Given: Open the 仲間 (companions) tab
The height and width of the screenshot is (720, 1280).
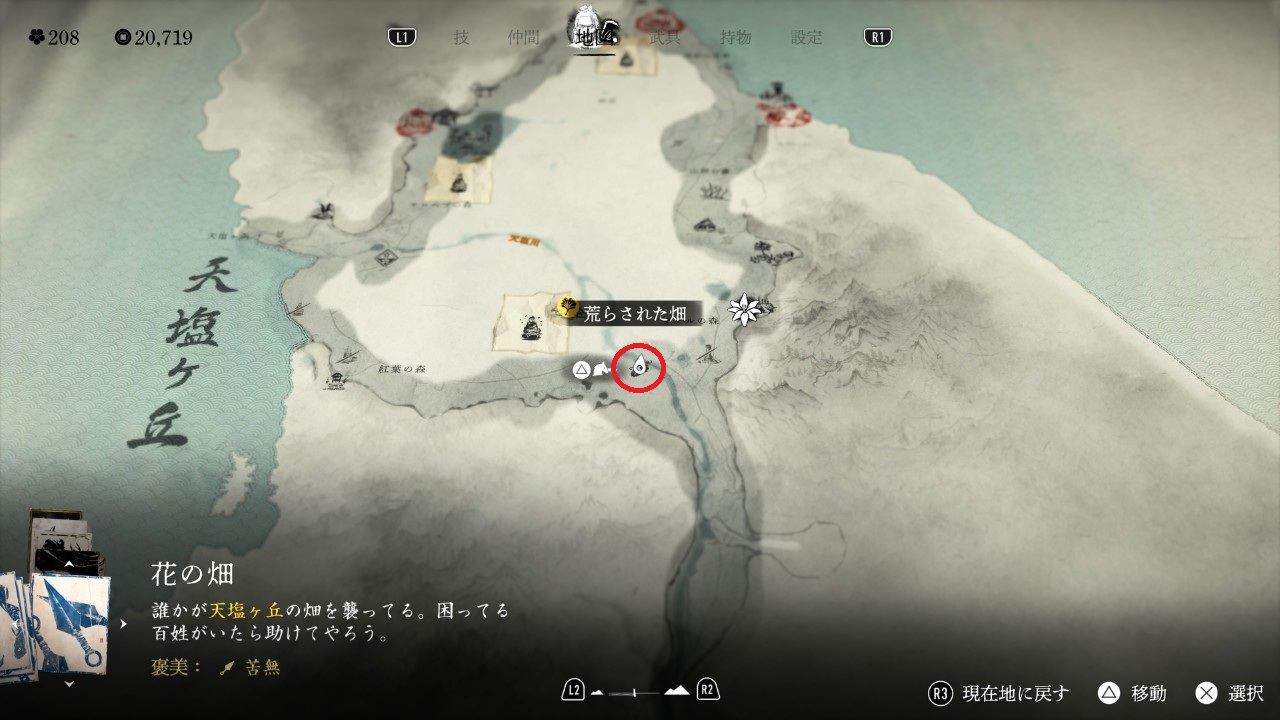Looking at the screenshot, I should tap(523, 38).
